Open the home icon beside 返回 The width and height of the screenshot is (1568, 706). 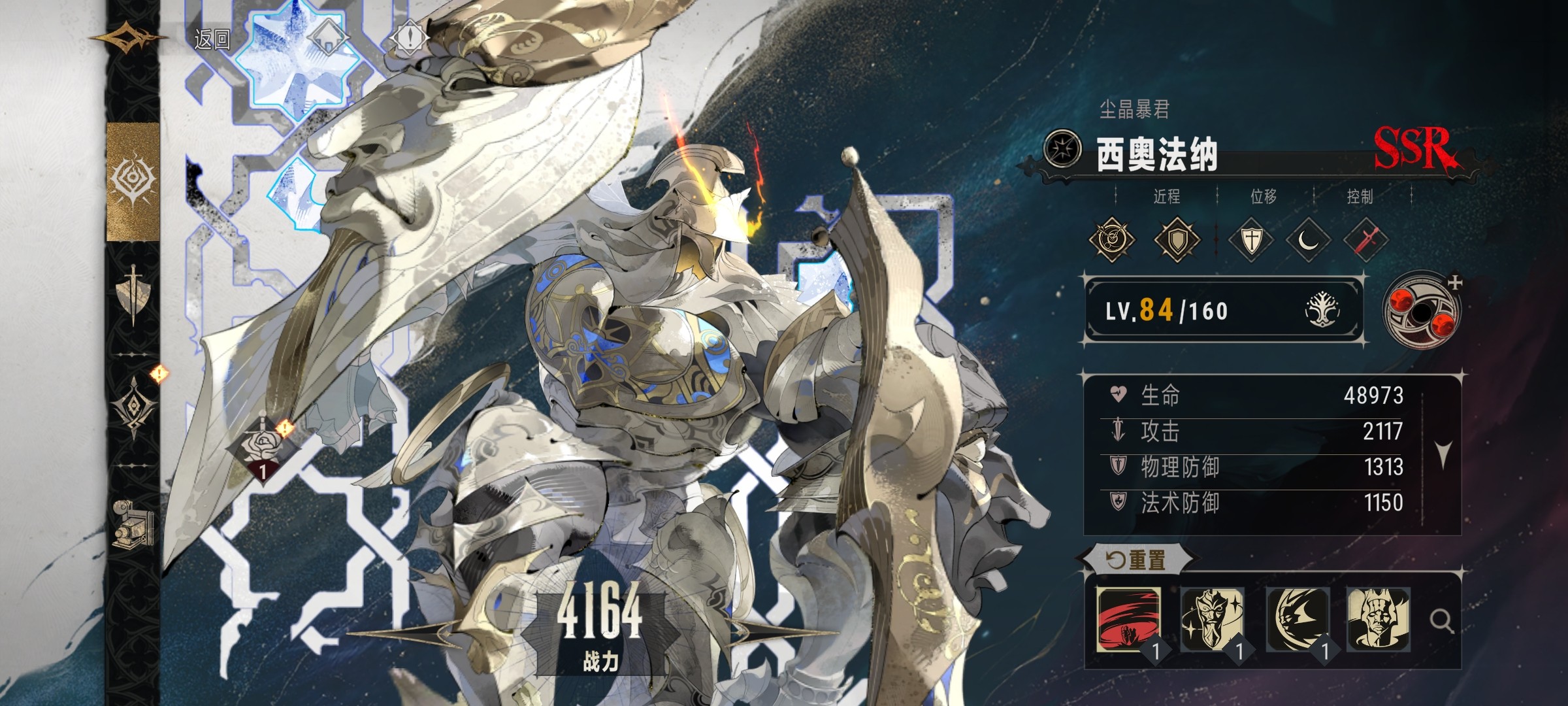326,38
